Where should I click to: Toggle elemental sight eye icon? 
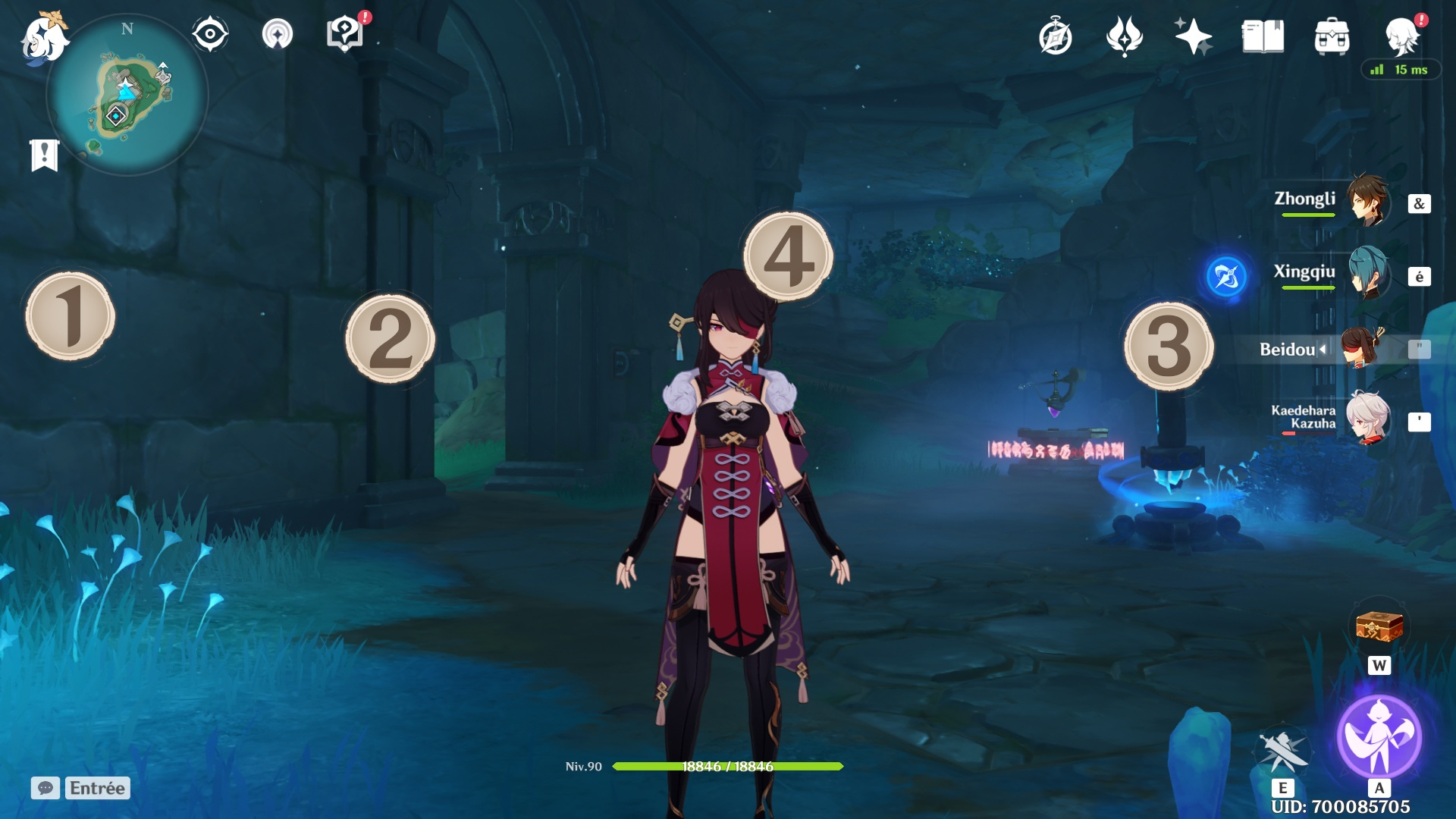click(x=210, y=35)
